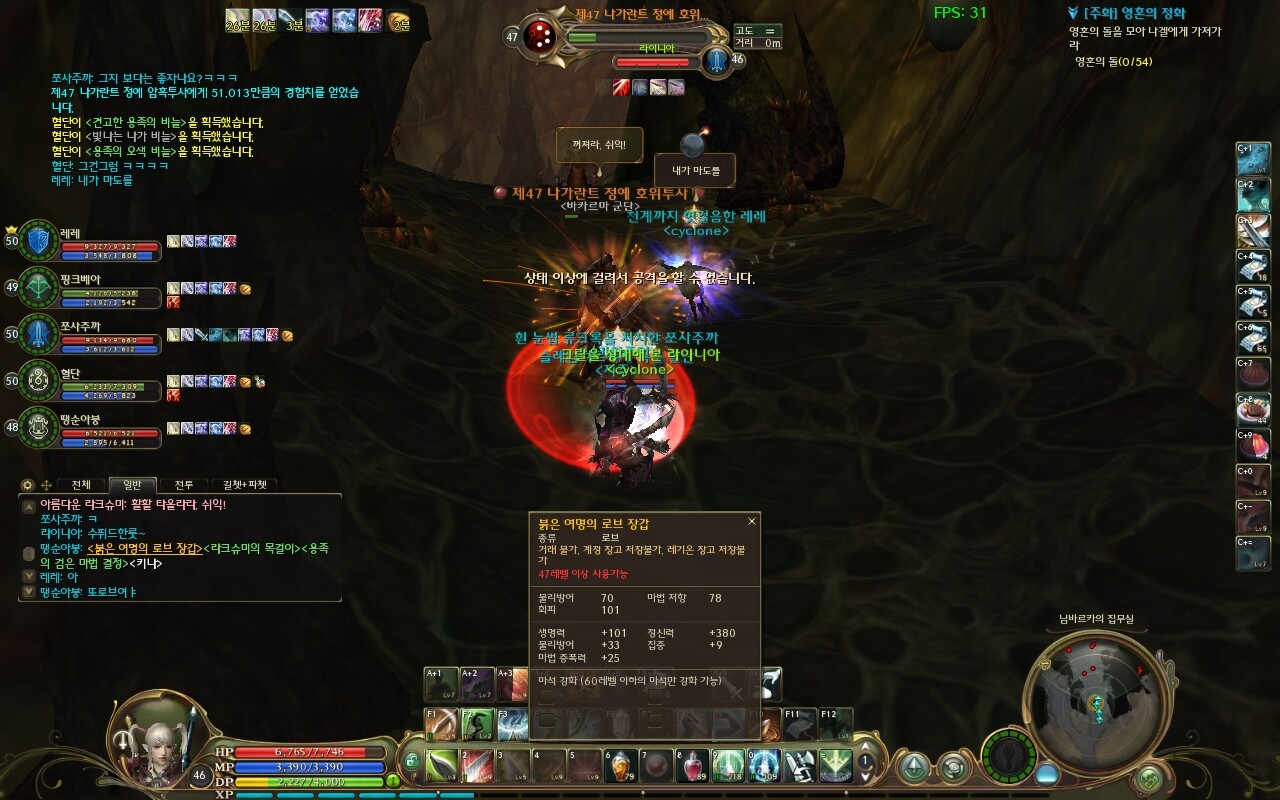Click the 붉은 여명의 로브 장갑 chat link
This screenshot has width=1280, height=800.
[145, 548]
